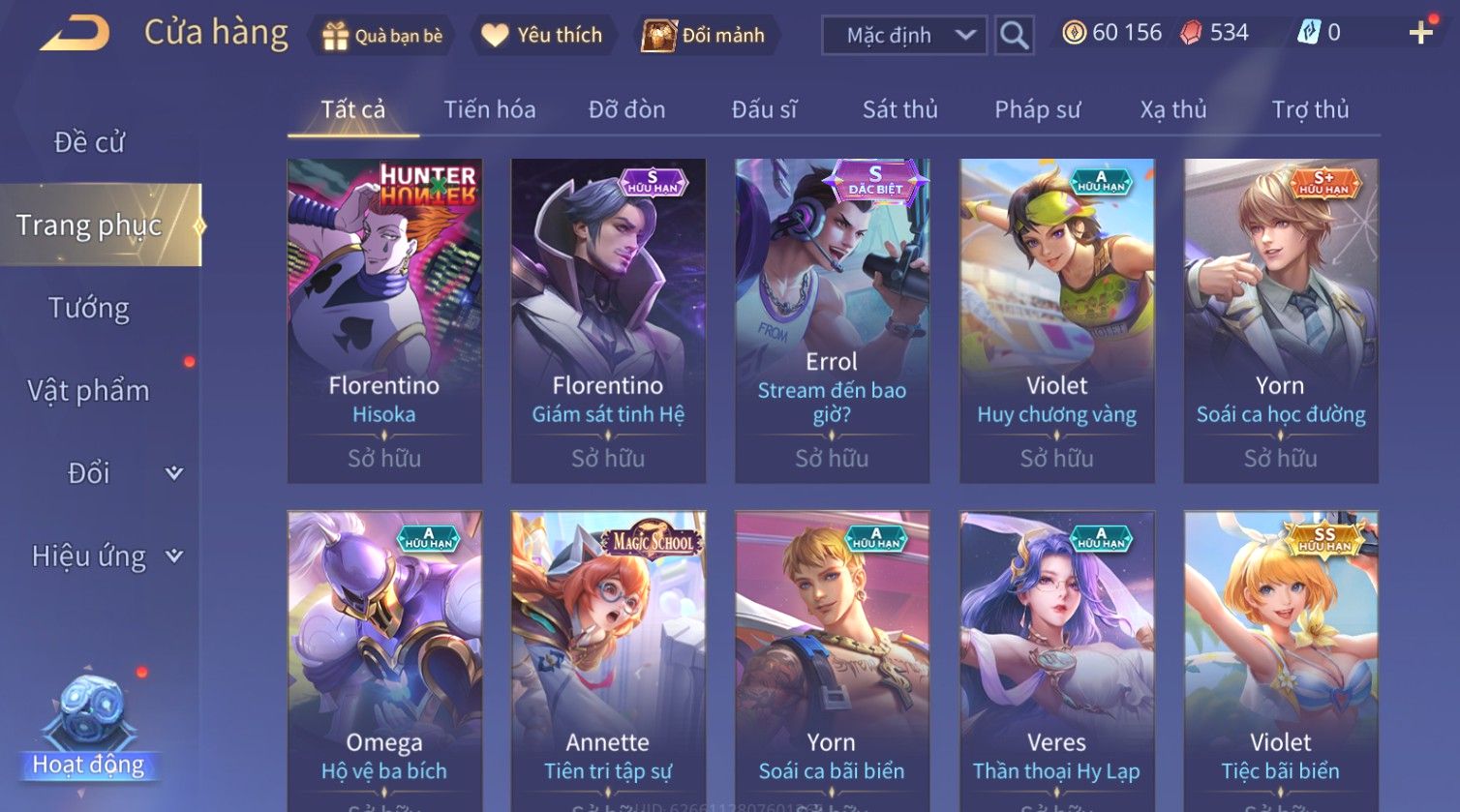Select the Florentino Hisoka skin card
This screenshot has height=812, width=1460.
pos(384,320)
